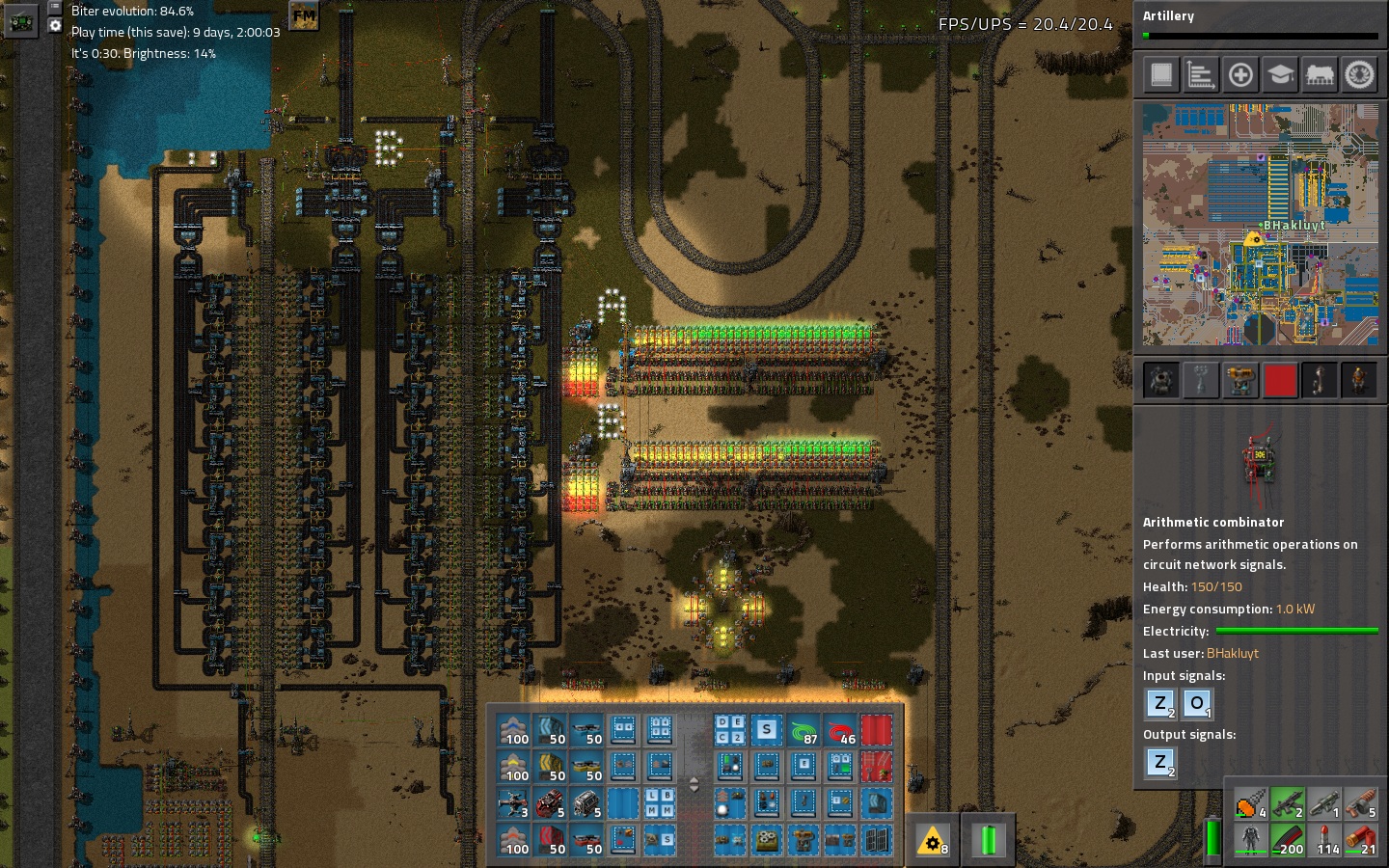Open the production statistics graph button
The image size is (1389, 868).
pyautogui.click(x=1201, y=74)
